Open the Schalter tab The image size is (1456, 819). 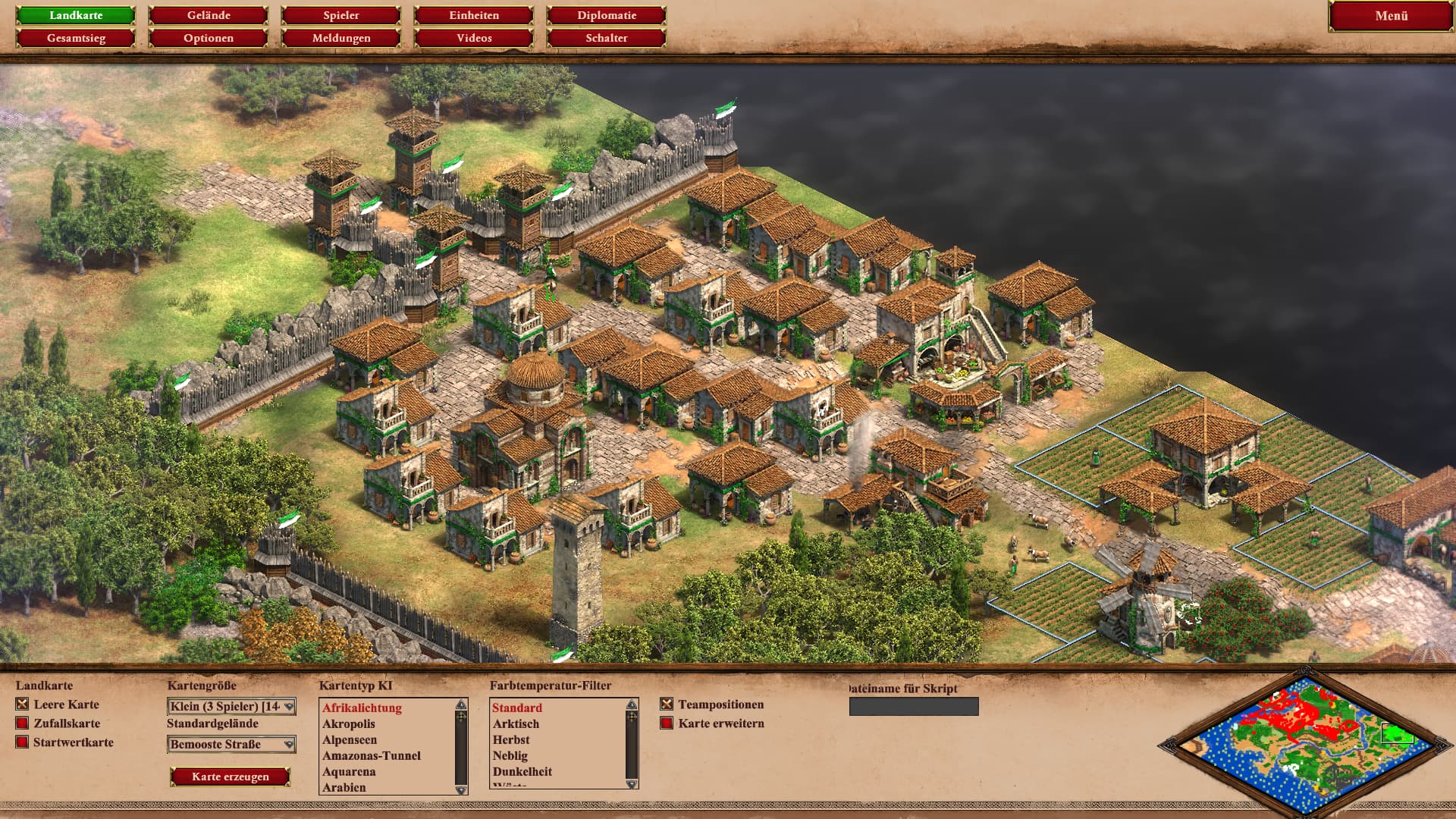607,38
